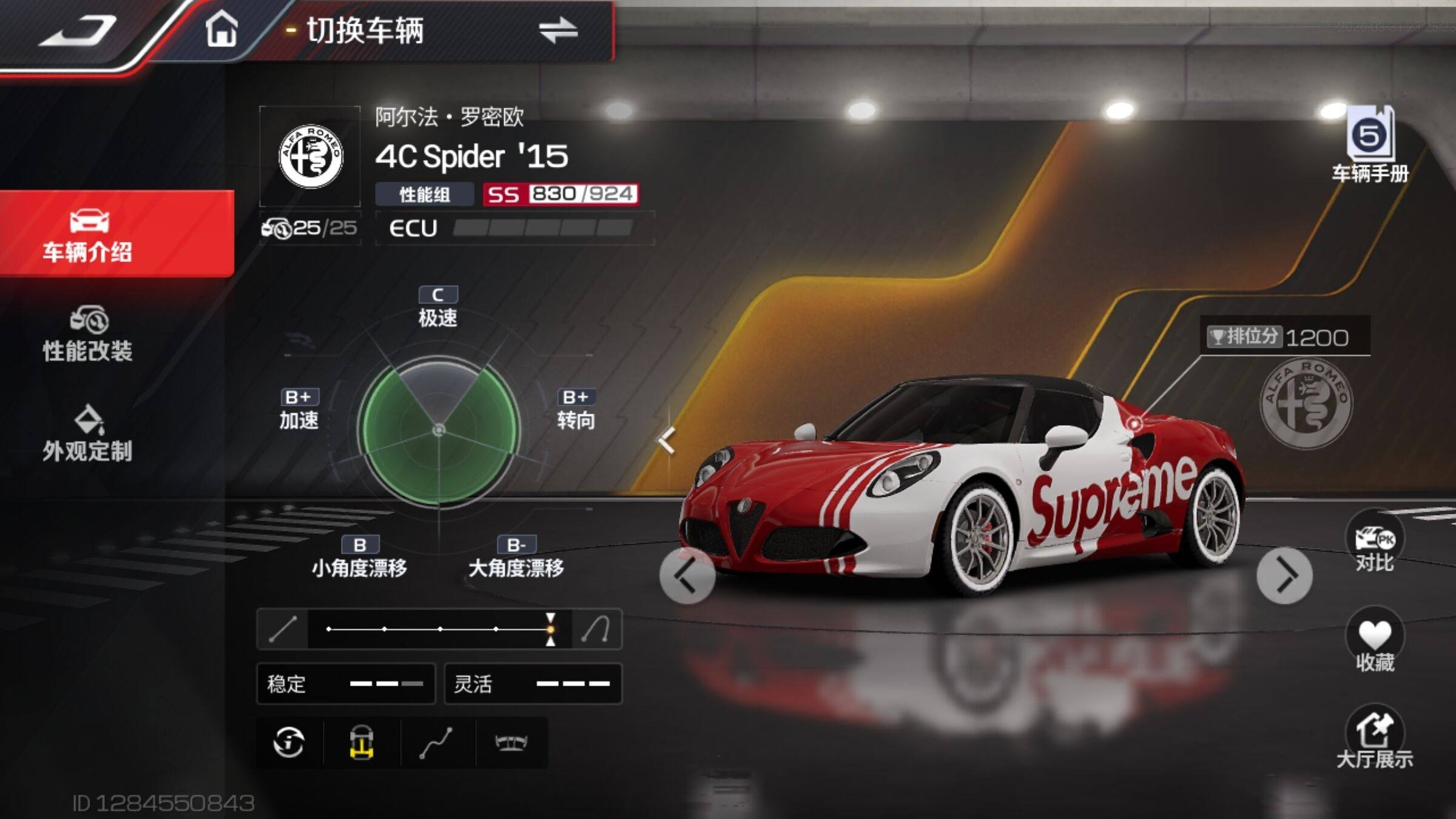Tap the Alfa Romeo brand emblem beside car
The width and height of the screenshot is (1456, 819).
[x=1306, y=403]
